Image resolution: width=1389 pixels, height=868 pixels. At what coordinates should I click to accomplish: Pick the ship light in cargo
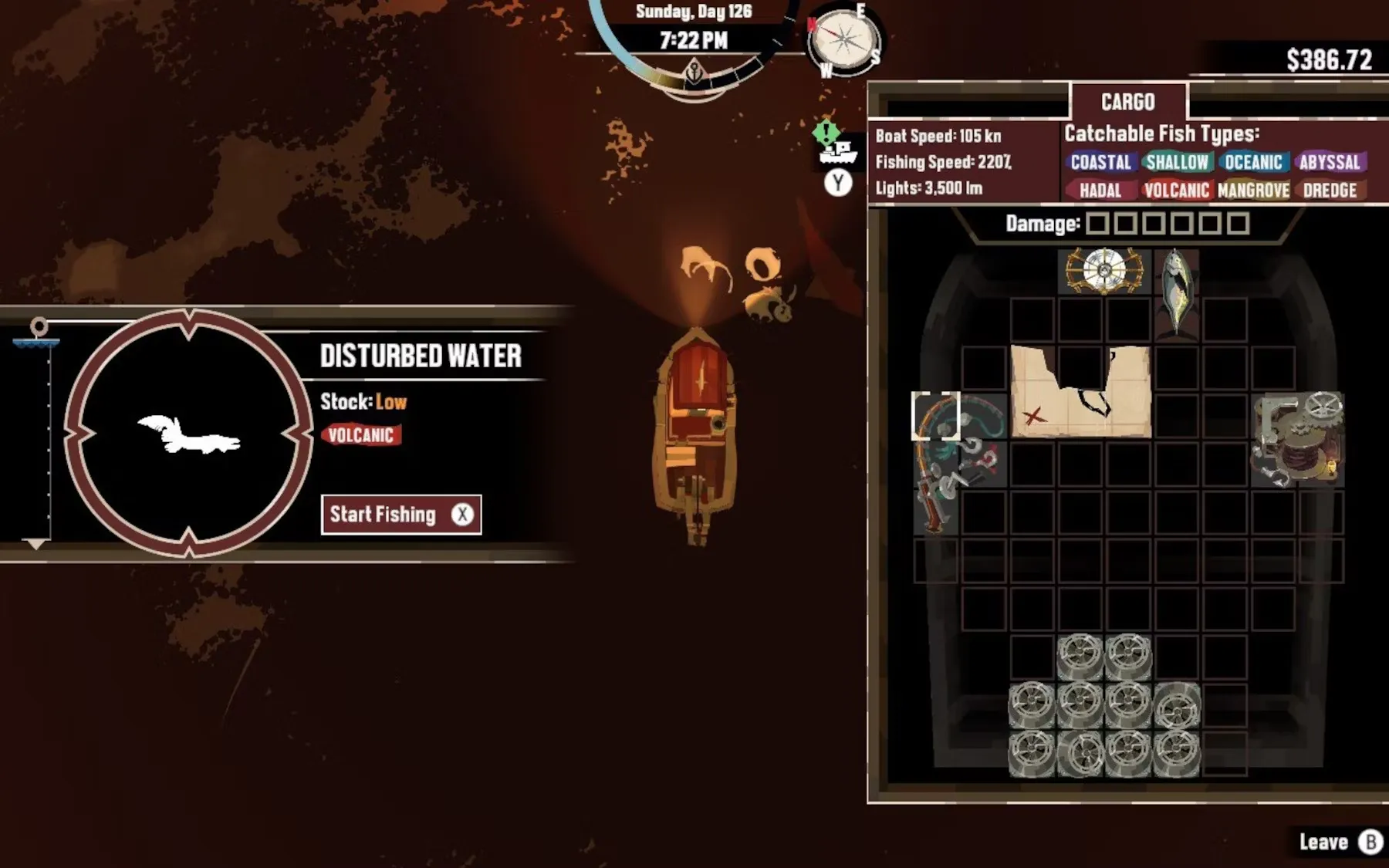(x=1104, y=271)
